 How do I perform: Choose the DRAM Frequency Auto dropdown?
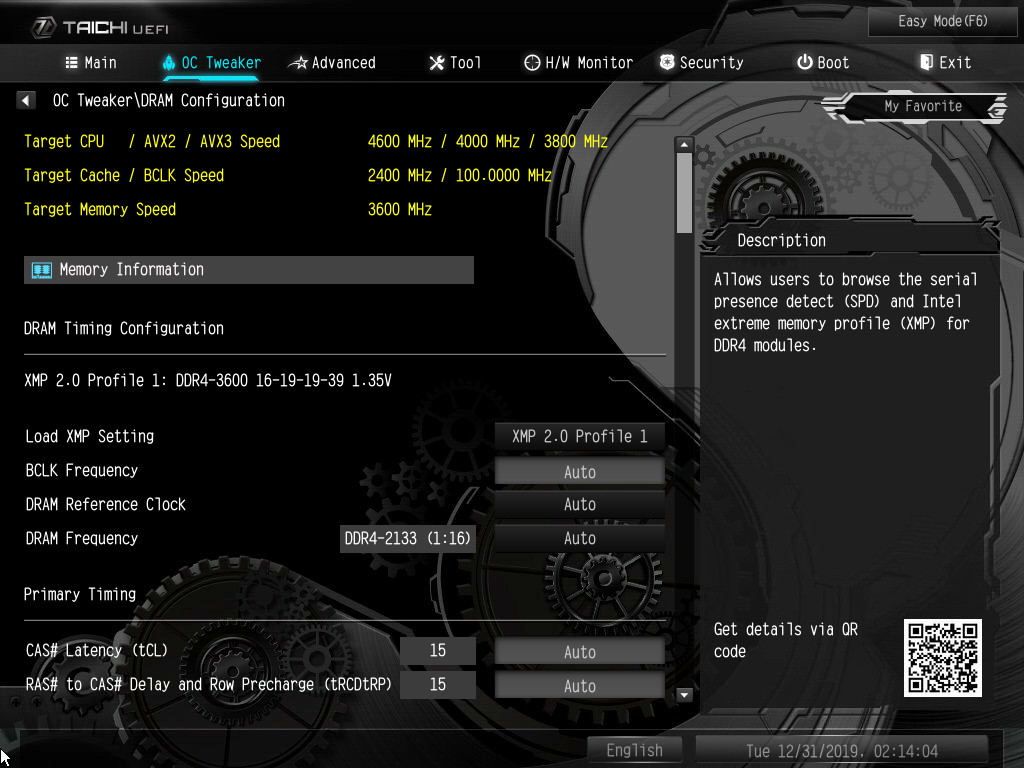(580, 539)
